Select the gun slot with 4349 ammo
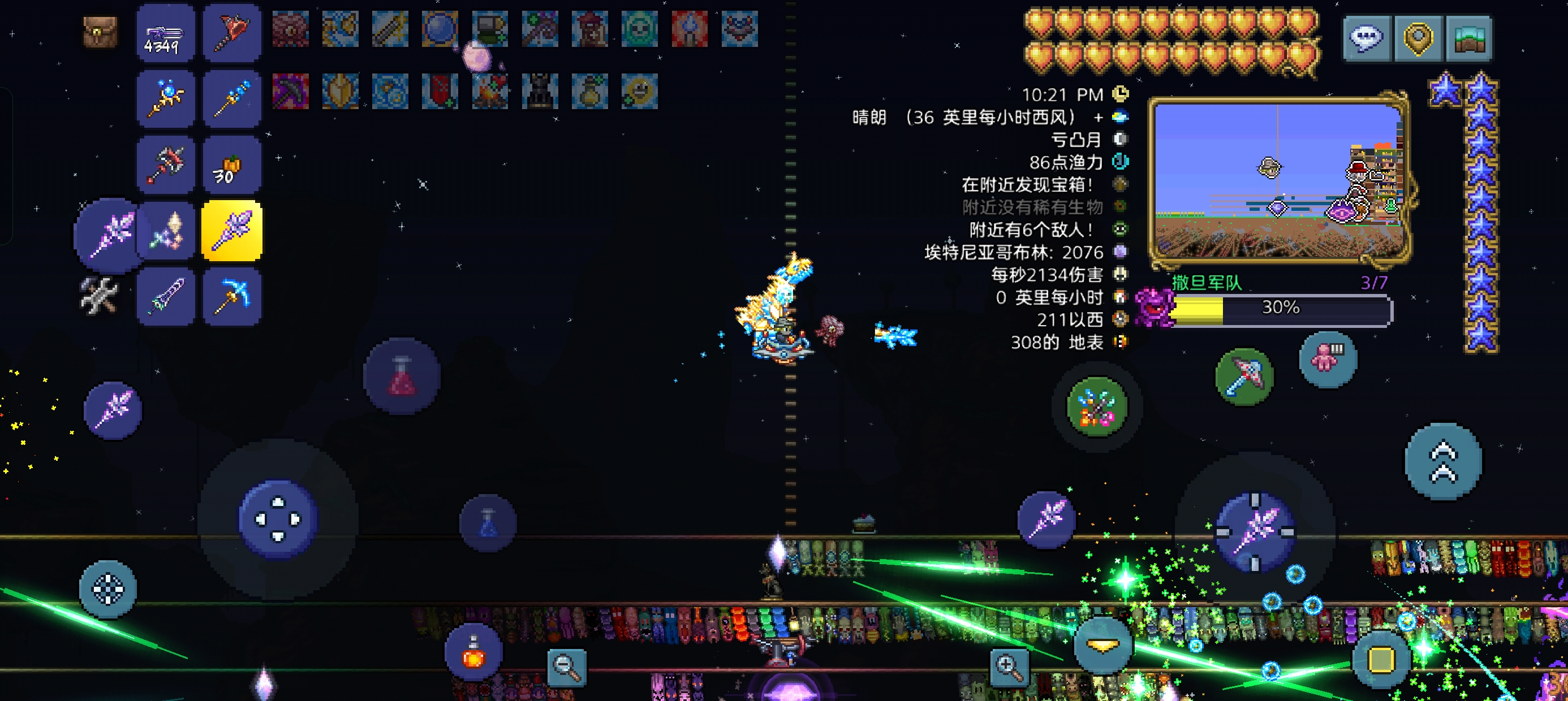 coord(166,33)
